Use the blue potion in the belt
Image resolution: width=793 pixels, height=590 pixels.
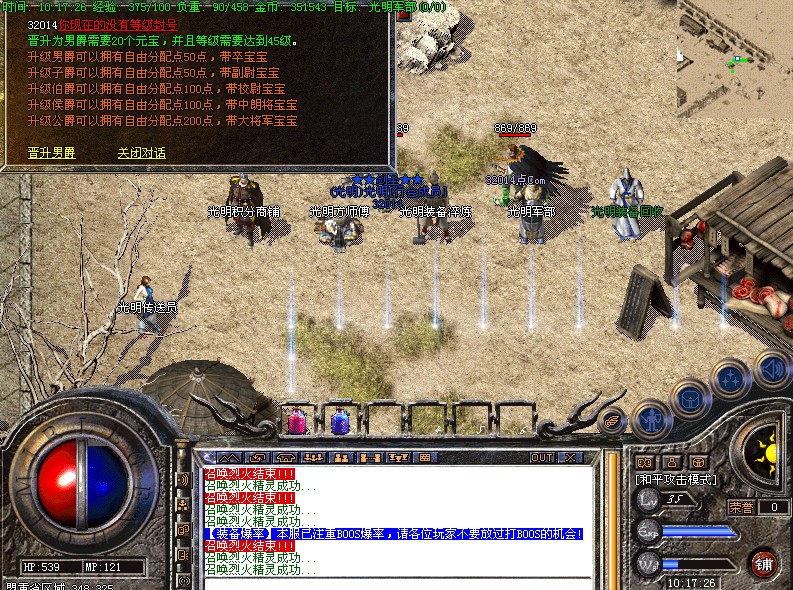[340, 421]
